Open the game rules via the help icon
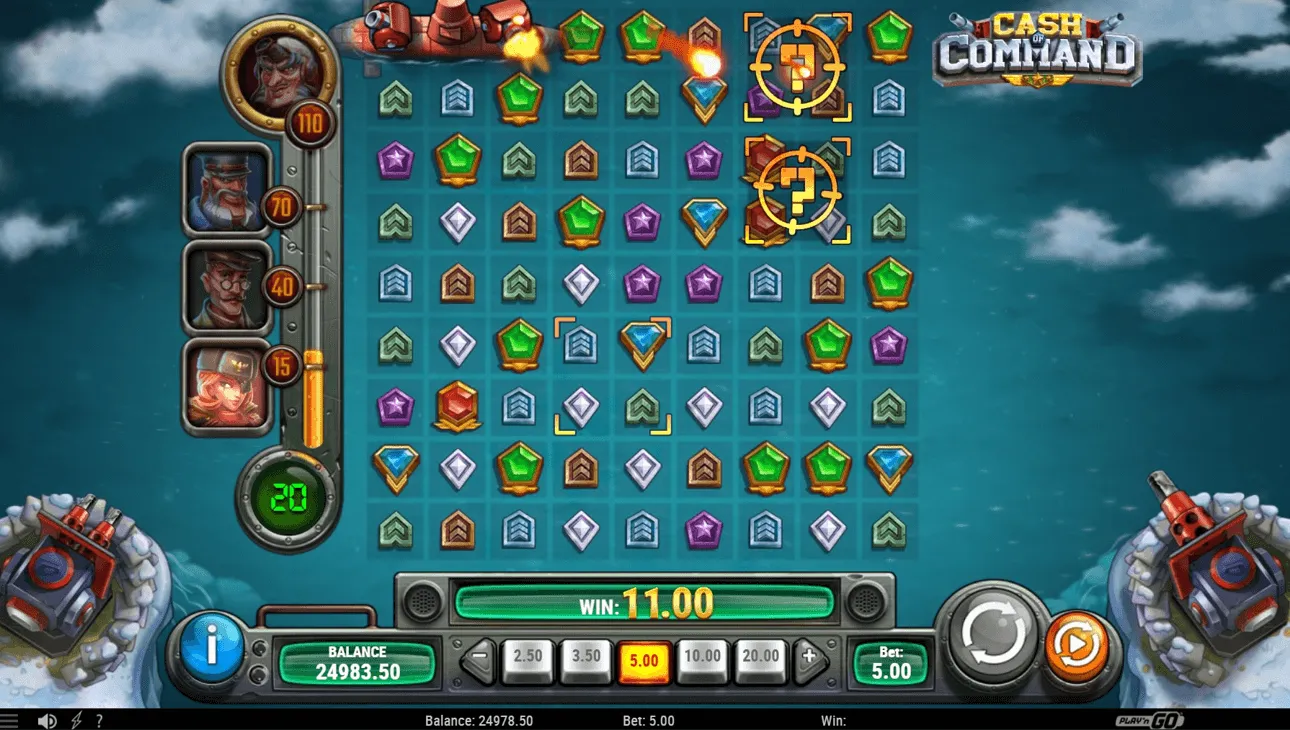This screenshot has height=730, width=1290. click(99, 719)
